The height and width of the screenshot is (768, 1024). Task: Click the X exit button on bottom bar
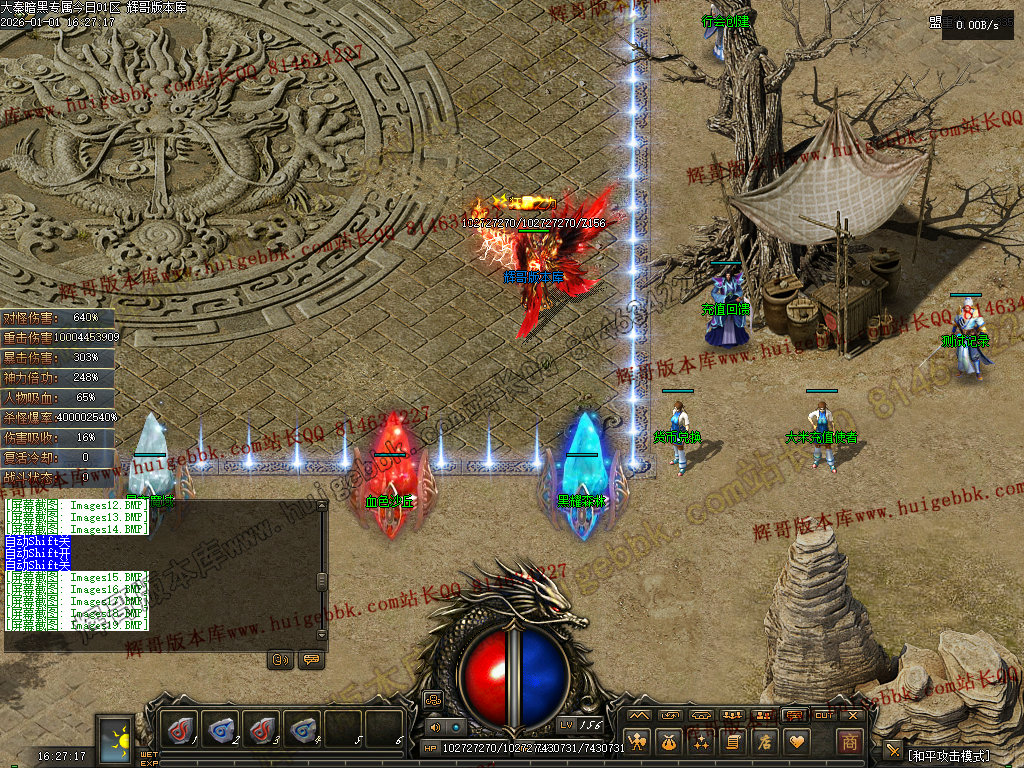[853, 715]
